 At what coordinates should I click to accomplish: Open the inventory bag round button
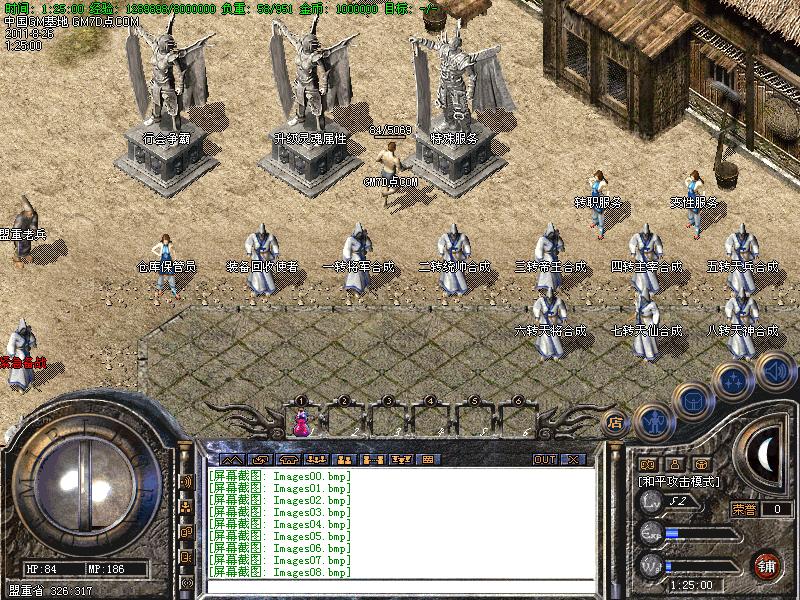691,400
